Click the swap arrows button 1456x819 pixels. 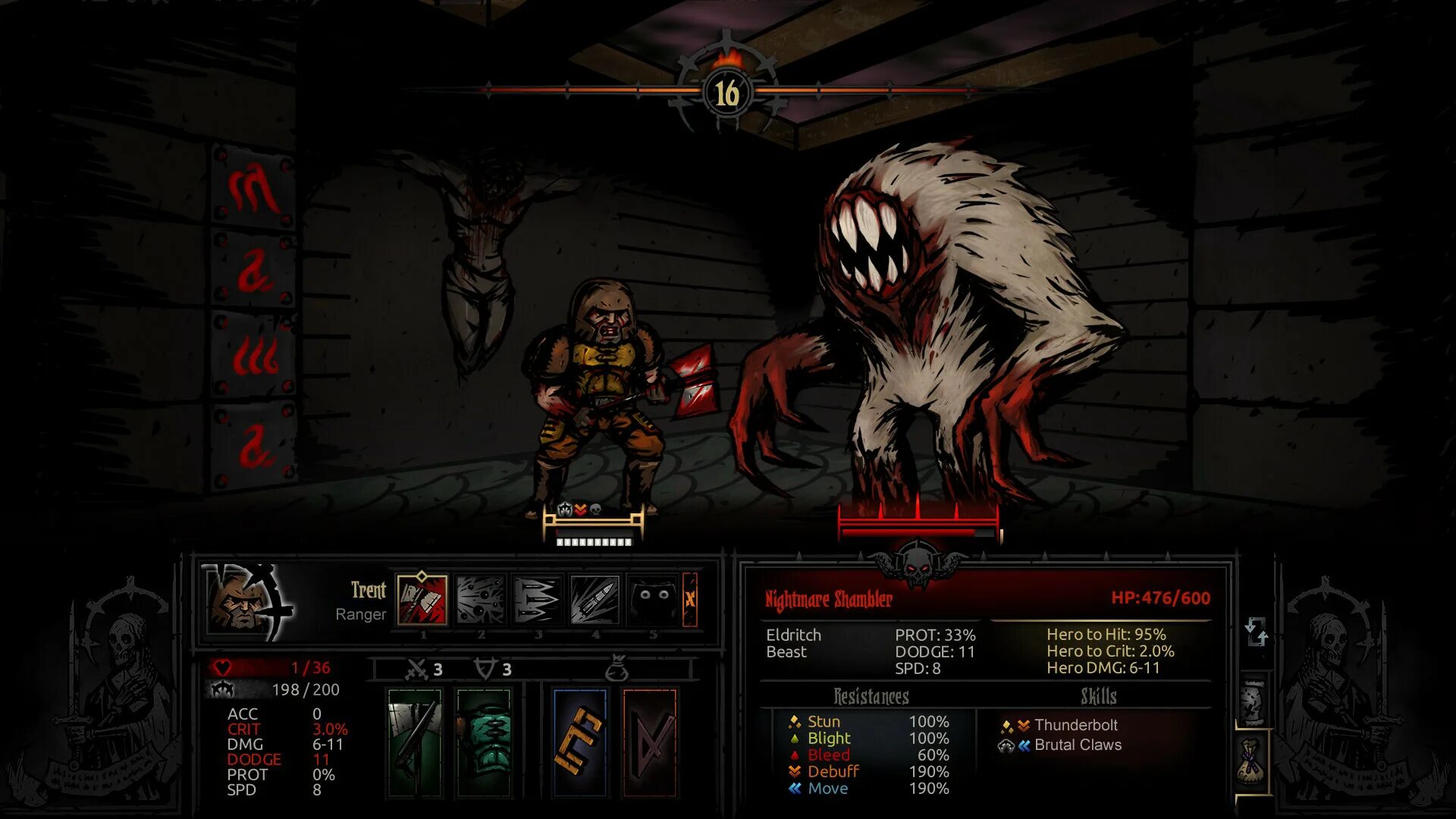[1256, 632]
